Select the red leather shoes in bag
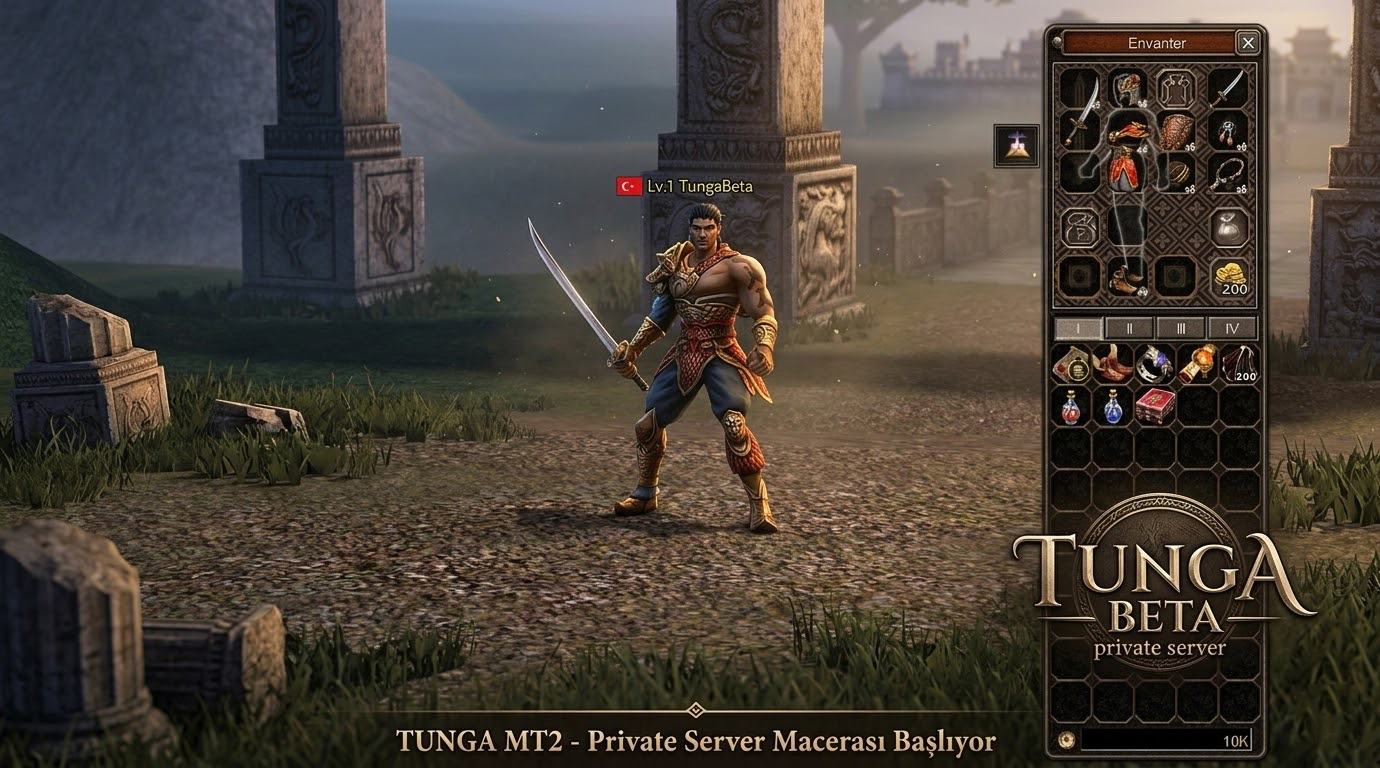The width and height of the screenshot is (1380, 768). 1112,364
